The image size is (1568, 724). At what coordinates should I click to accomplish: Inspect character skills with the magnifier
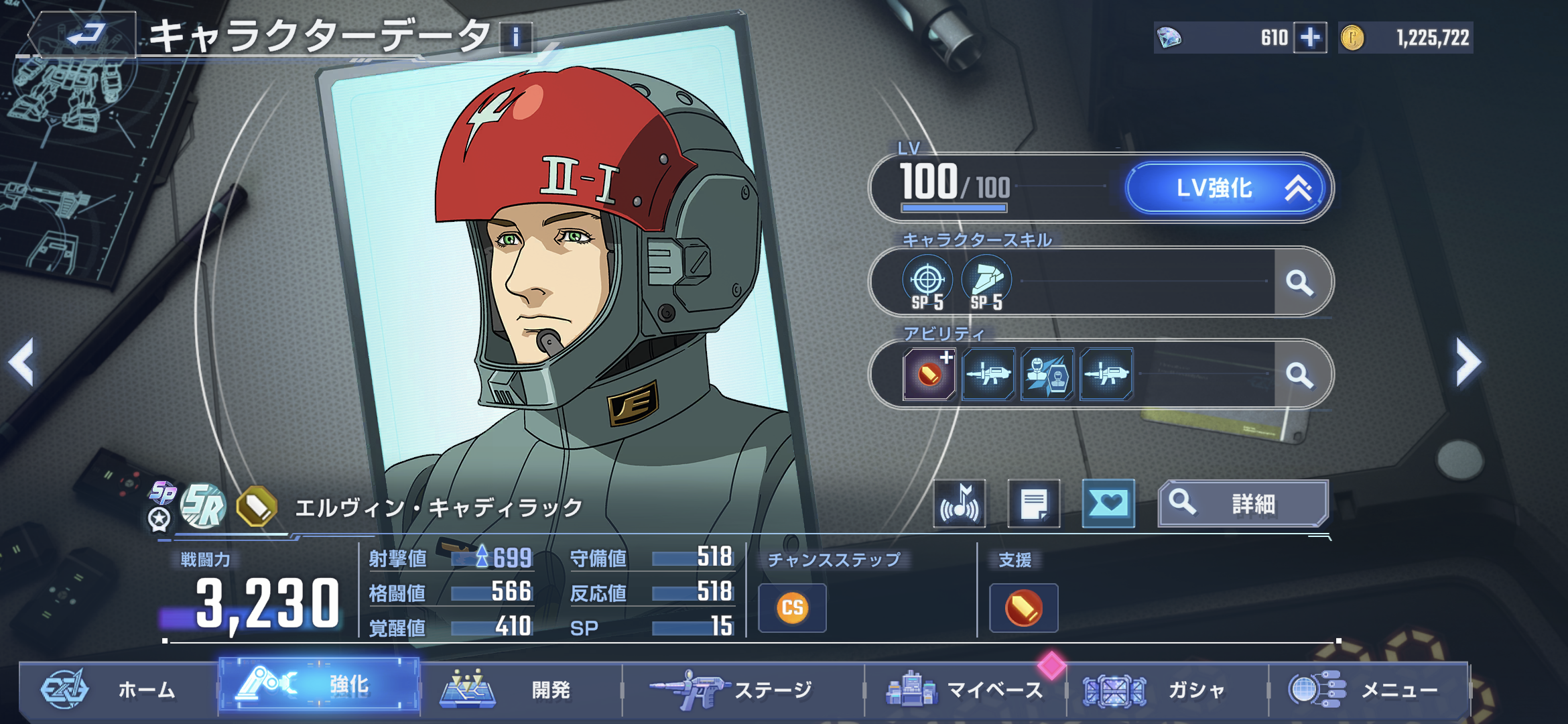click(1299, 282)
